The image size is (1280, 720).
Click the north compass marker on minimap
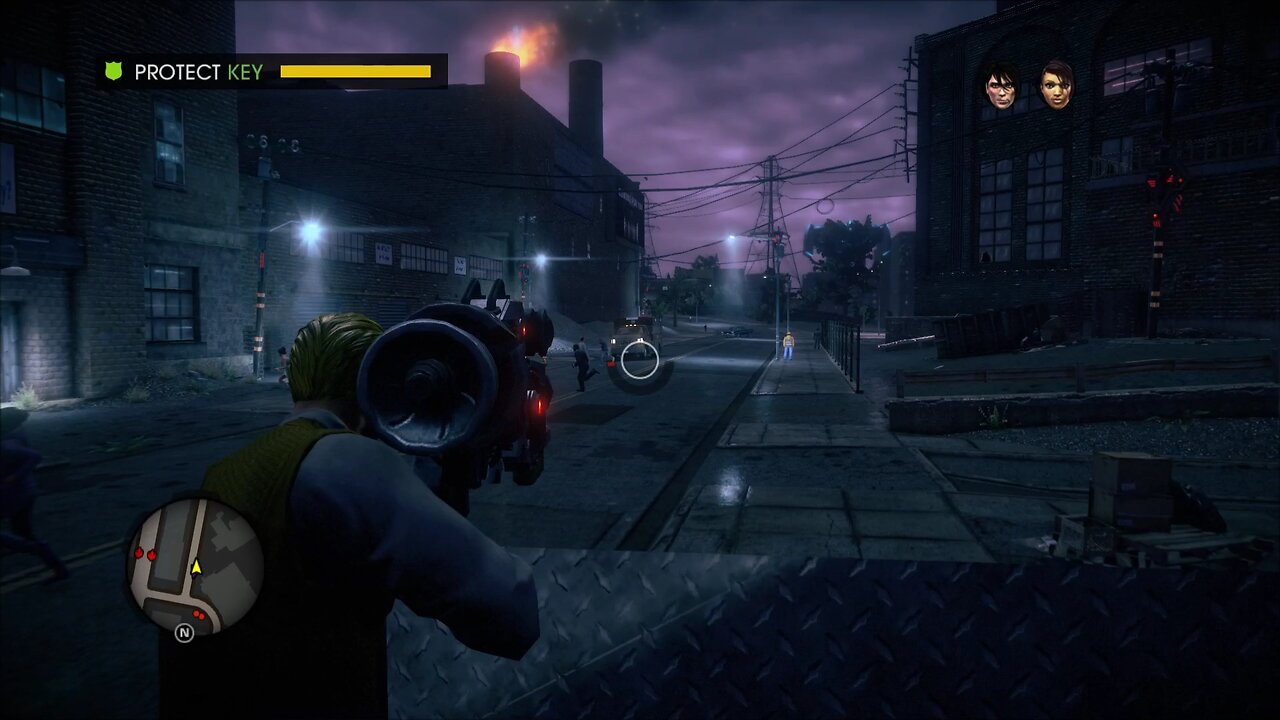tap(184, 633)
